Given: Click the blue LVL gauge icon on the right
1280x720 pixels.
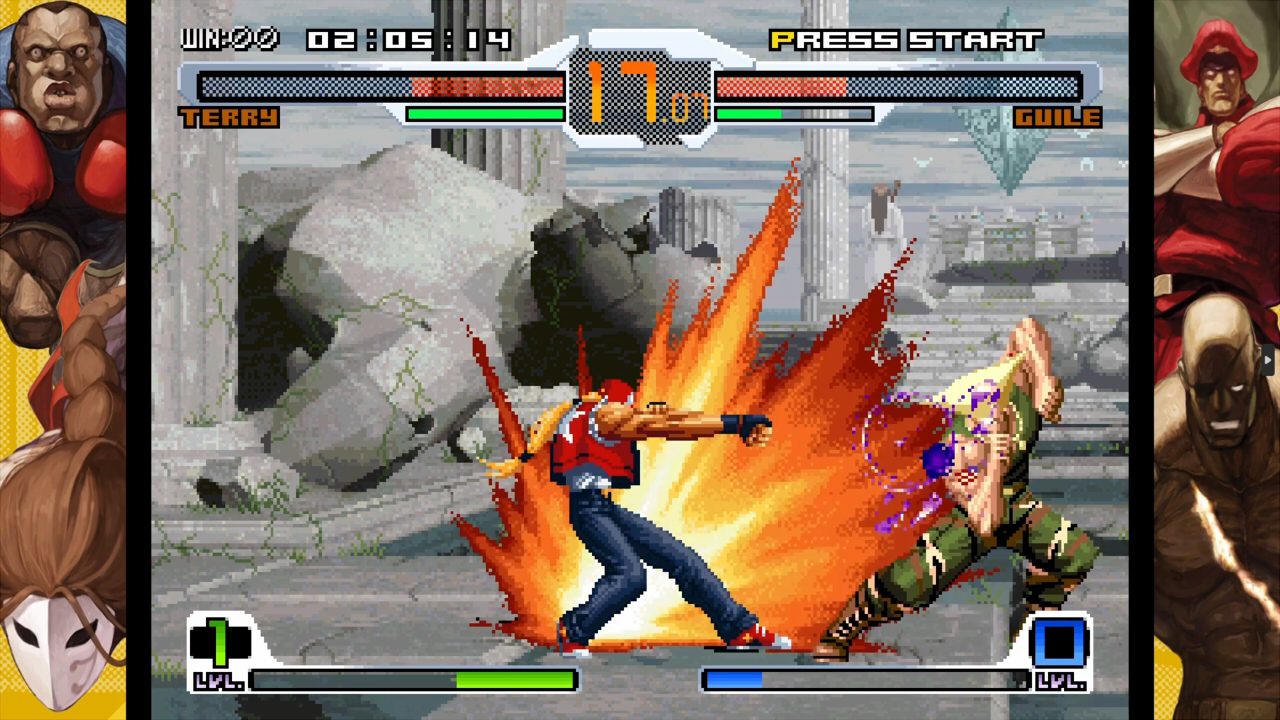Looking at the screenshot, I should [x=1060, y=640].
